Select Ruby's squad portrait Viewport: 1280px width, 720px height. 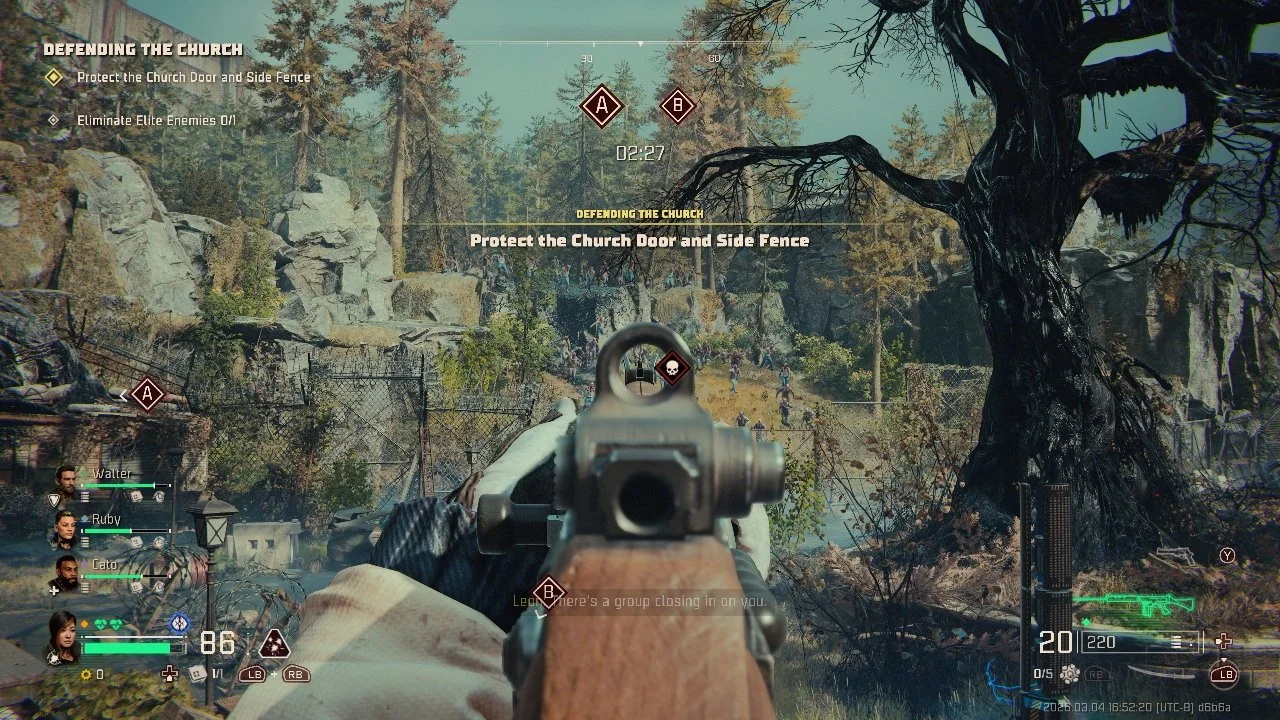point(66,530)
